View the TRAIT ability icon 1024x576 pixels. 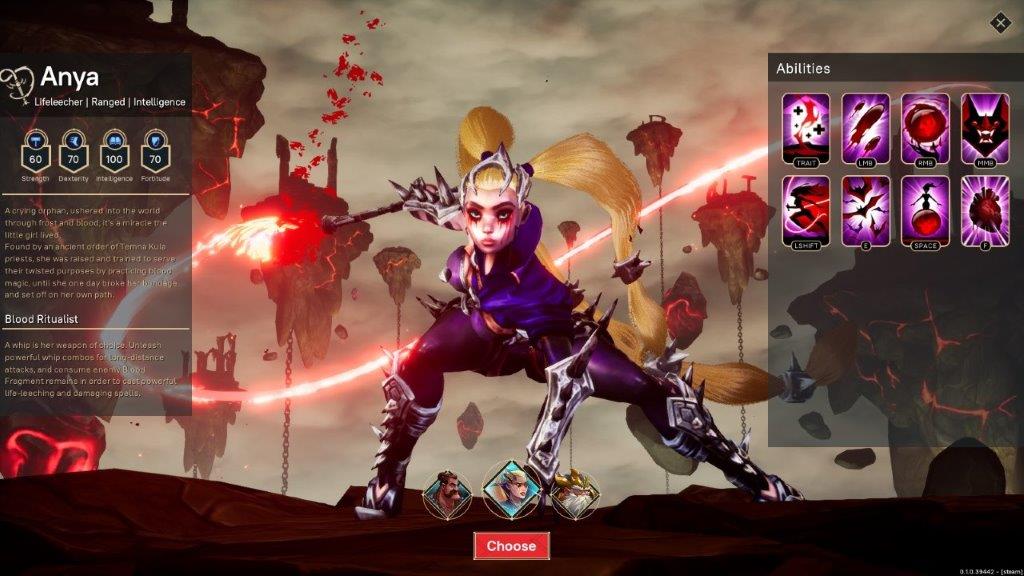(x=806, y=127)
